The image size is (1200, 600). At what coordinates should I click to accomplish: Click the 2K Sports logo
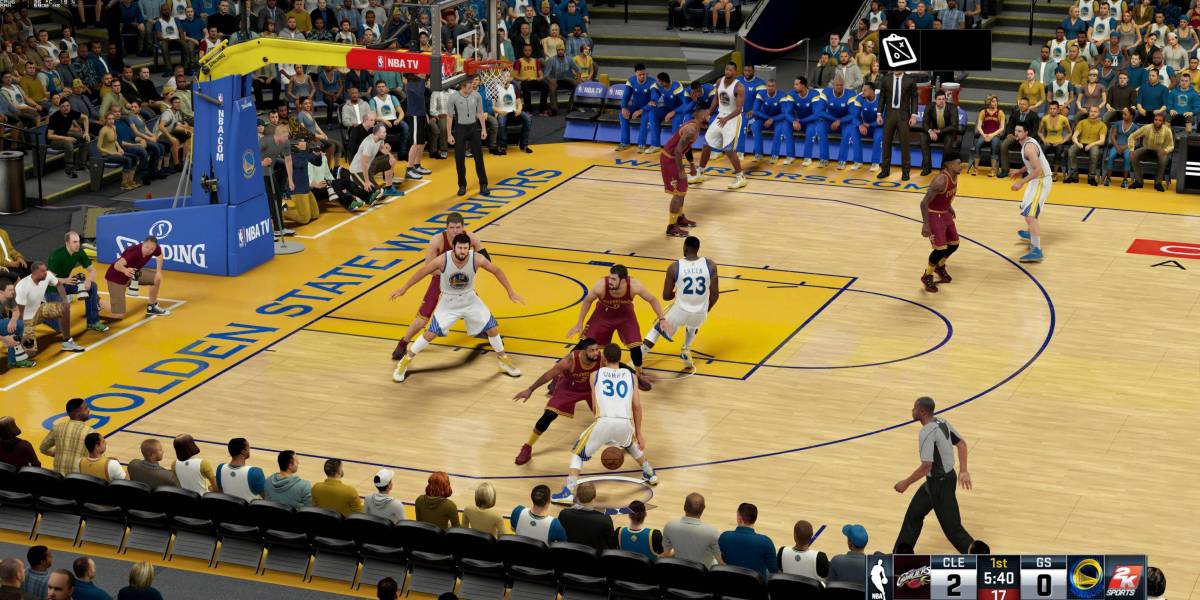(1125, 577)
